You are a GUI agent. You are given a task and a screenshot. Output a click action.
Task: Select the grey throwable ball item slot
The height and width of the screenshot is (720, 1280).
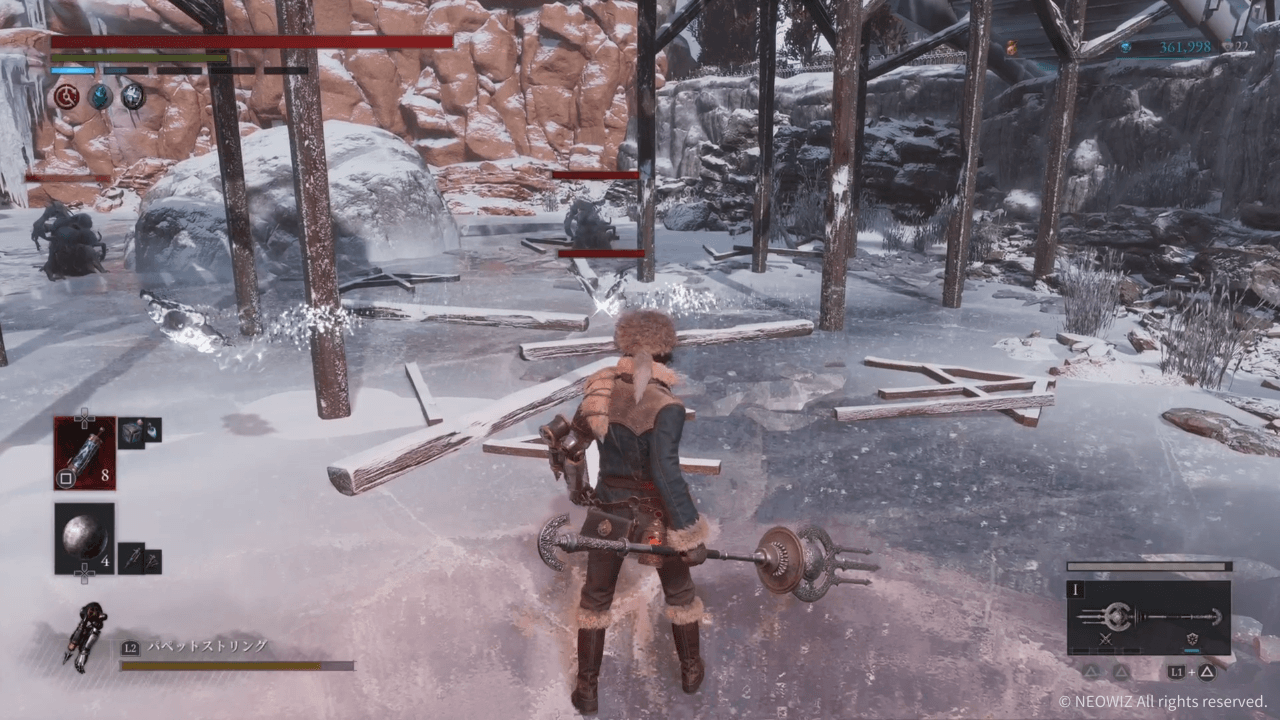click(x=85, y=538)
